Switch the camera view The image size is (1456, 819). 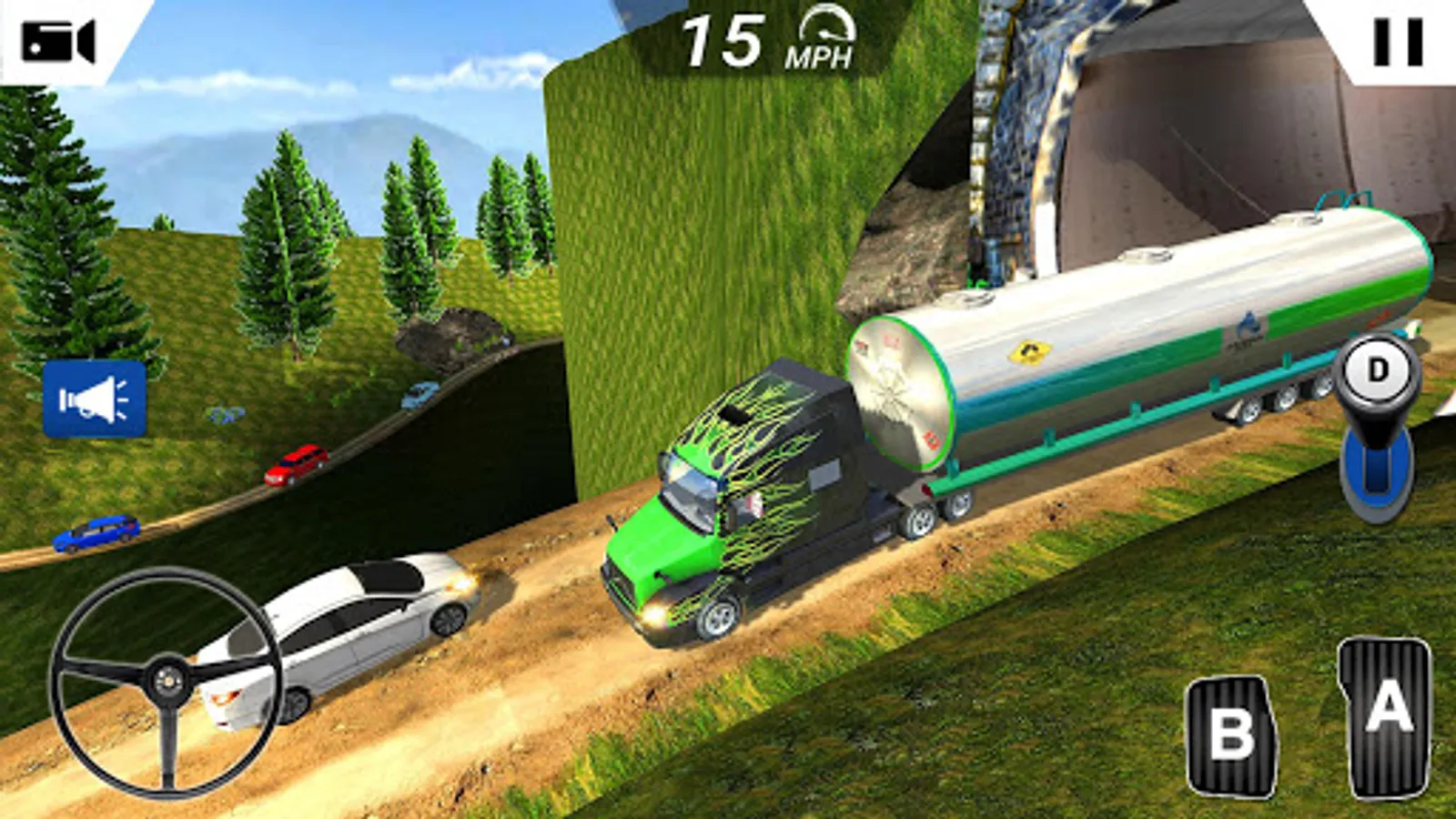pos(58,42)
